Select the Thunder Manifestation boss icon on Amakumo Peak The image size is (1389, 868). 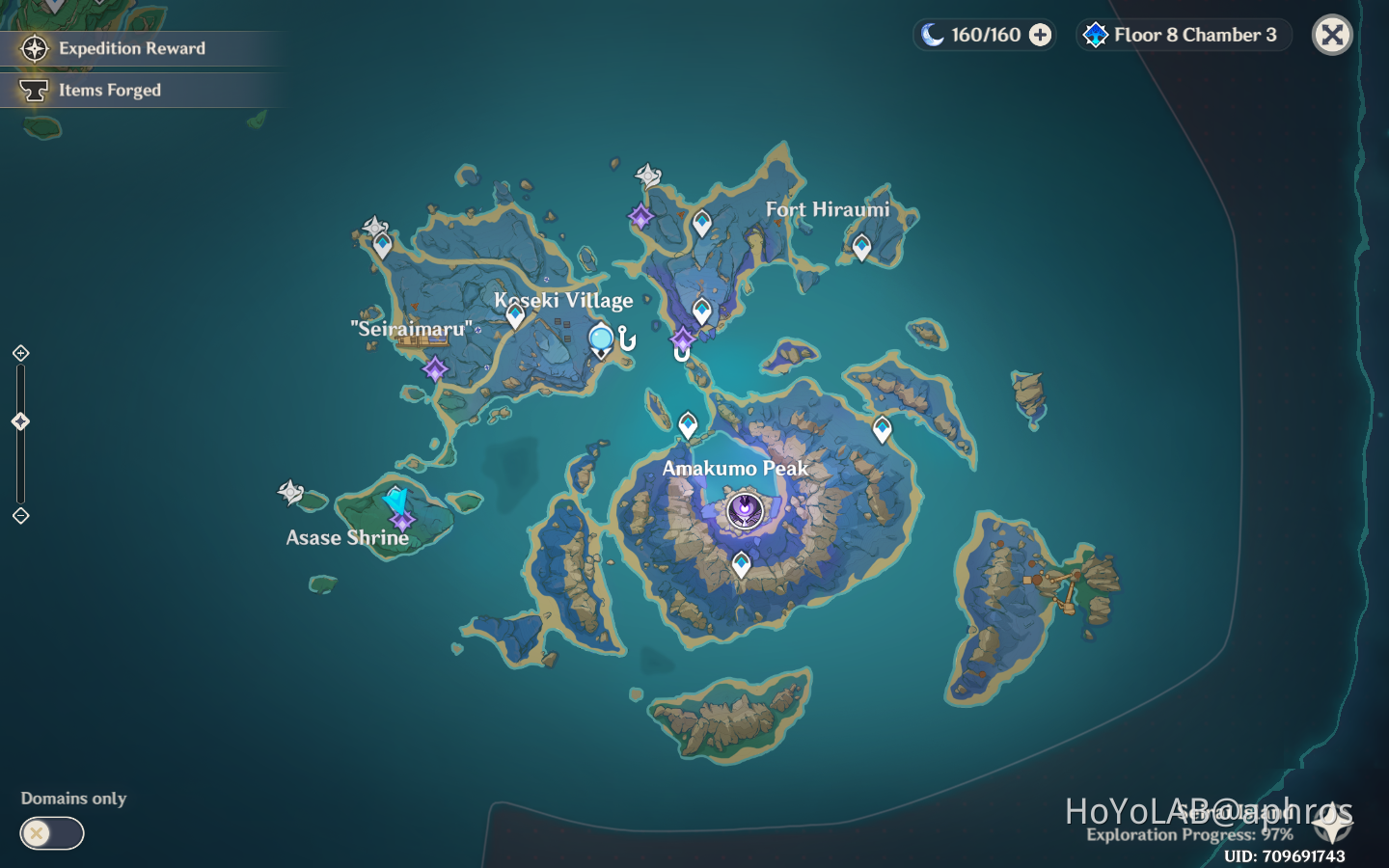tap(743, 512)
